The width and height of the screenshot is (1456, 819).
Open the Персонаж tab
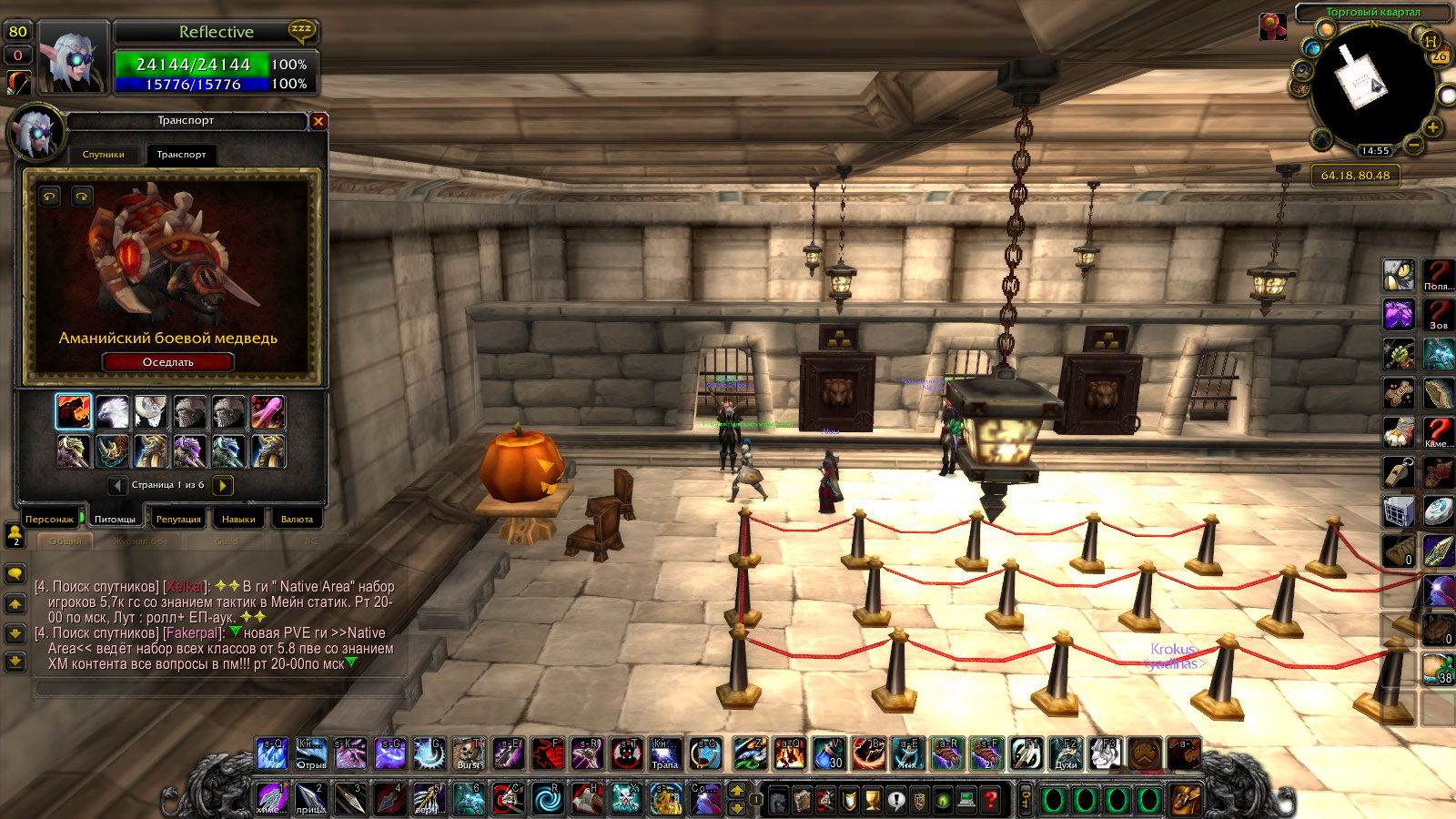pyautogui.click(x=49, y=520)
